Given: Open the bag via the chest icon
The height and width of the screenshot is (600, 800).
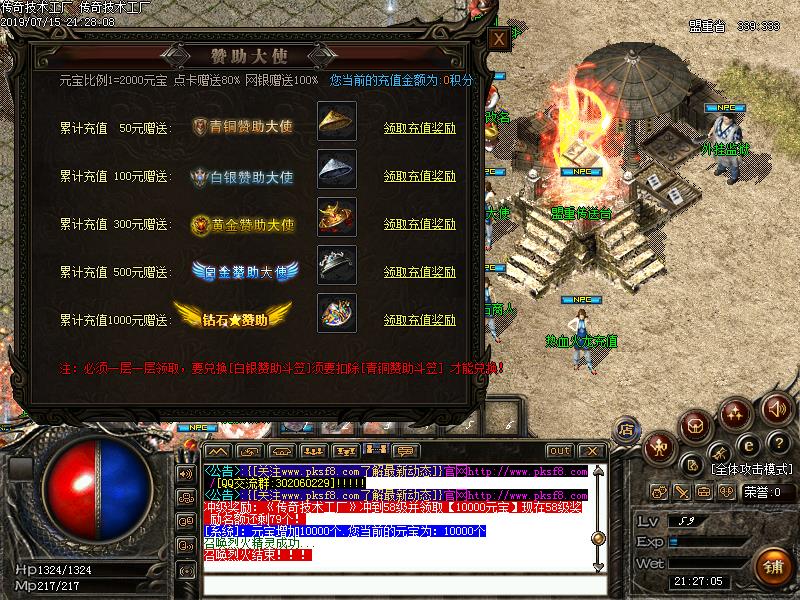Looking at the screenshot, I should pos(695,426).
